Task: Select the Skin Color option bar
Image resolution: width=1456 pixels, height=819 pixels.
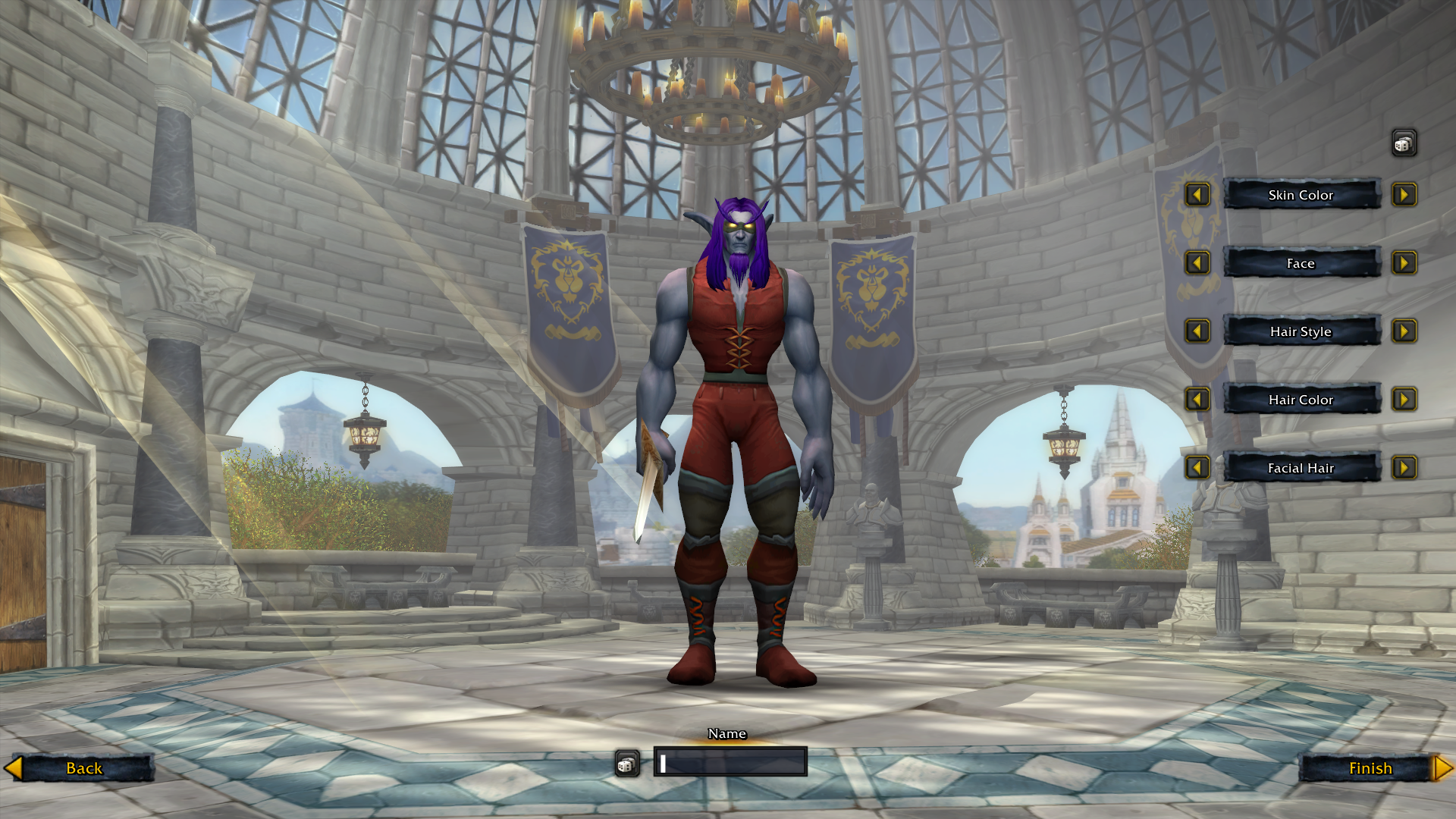Action: [x=1301, y=195]
